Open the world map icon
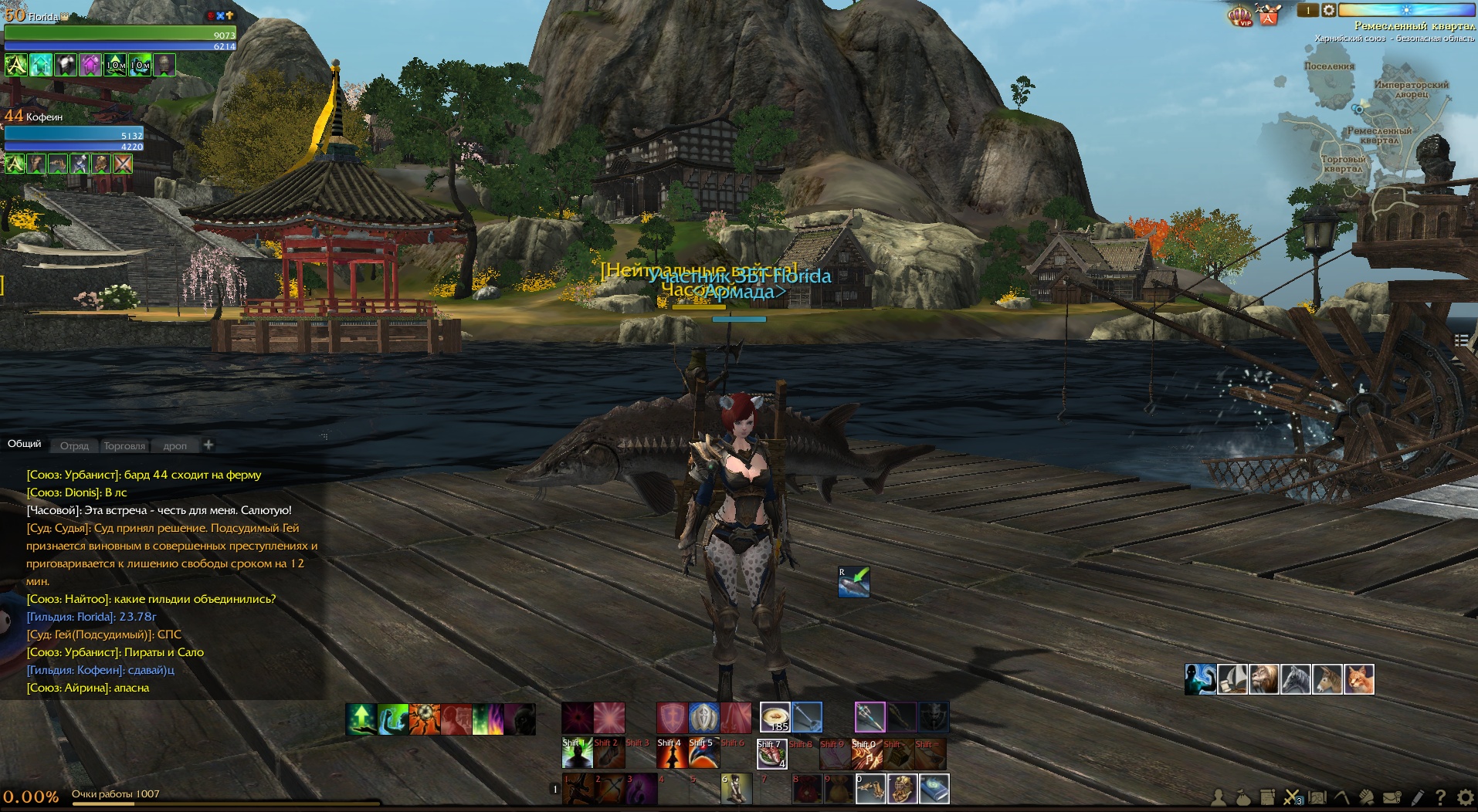This screenshot has width=1478, height=812. (x=1317, y=797)
